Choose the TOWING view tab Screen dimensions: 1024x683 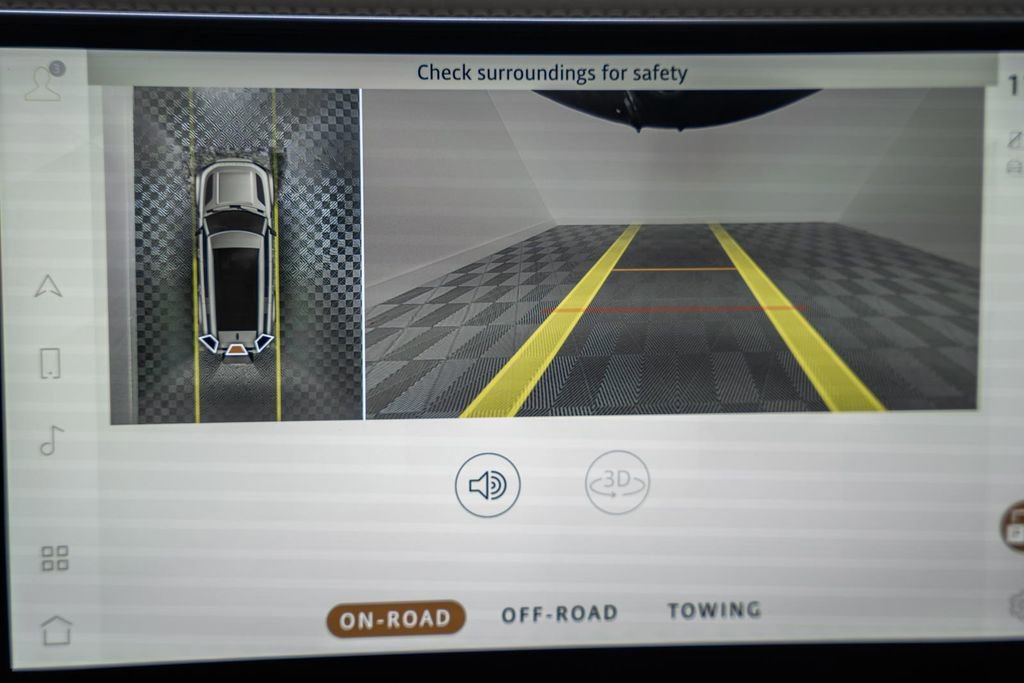[x=714, y=609]
